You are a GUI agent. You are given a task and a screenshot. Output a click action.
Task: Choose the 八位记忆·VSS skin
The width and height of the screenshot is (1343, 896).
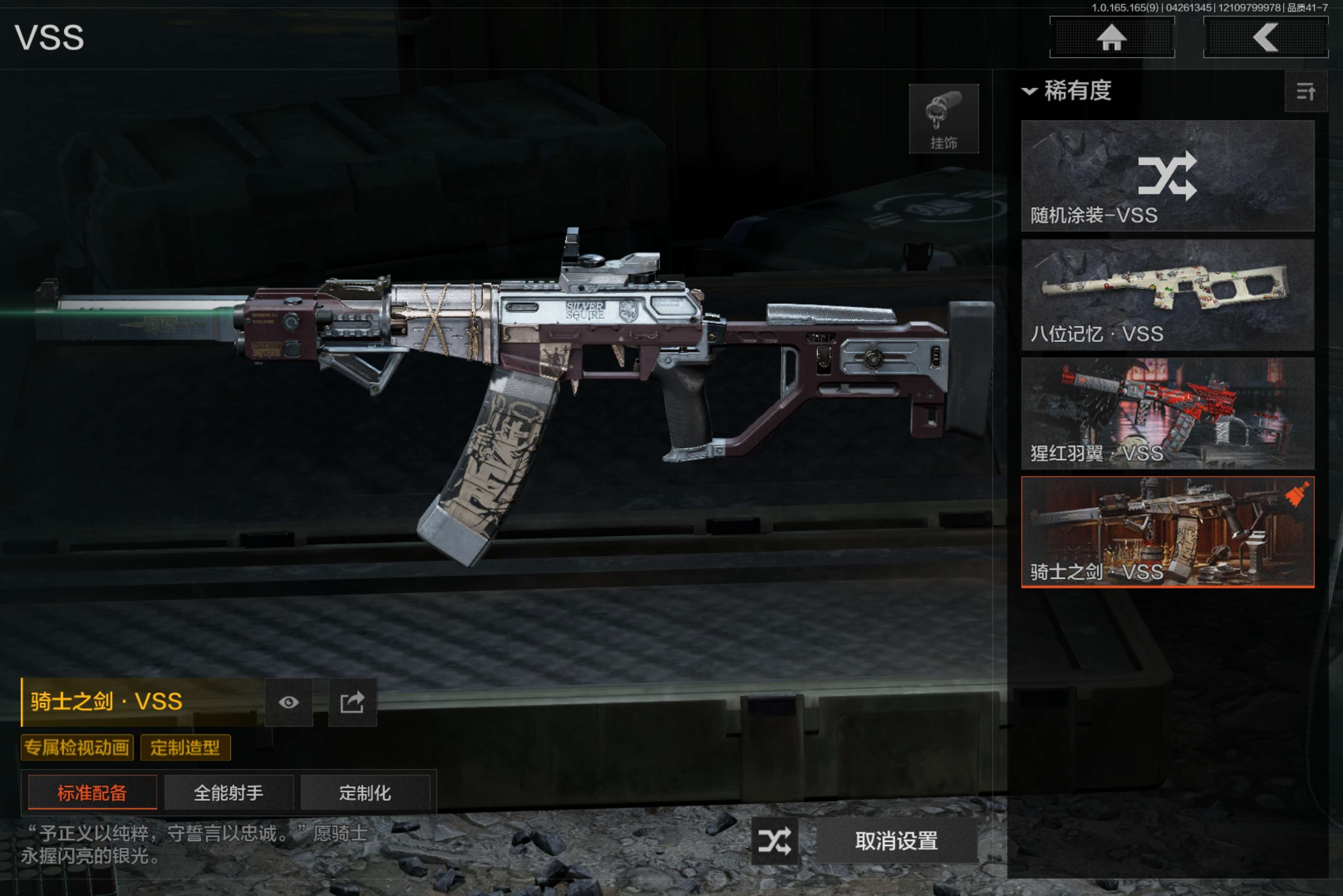1167,294
